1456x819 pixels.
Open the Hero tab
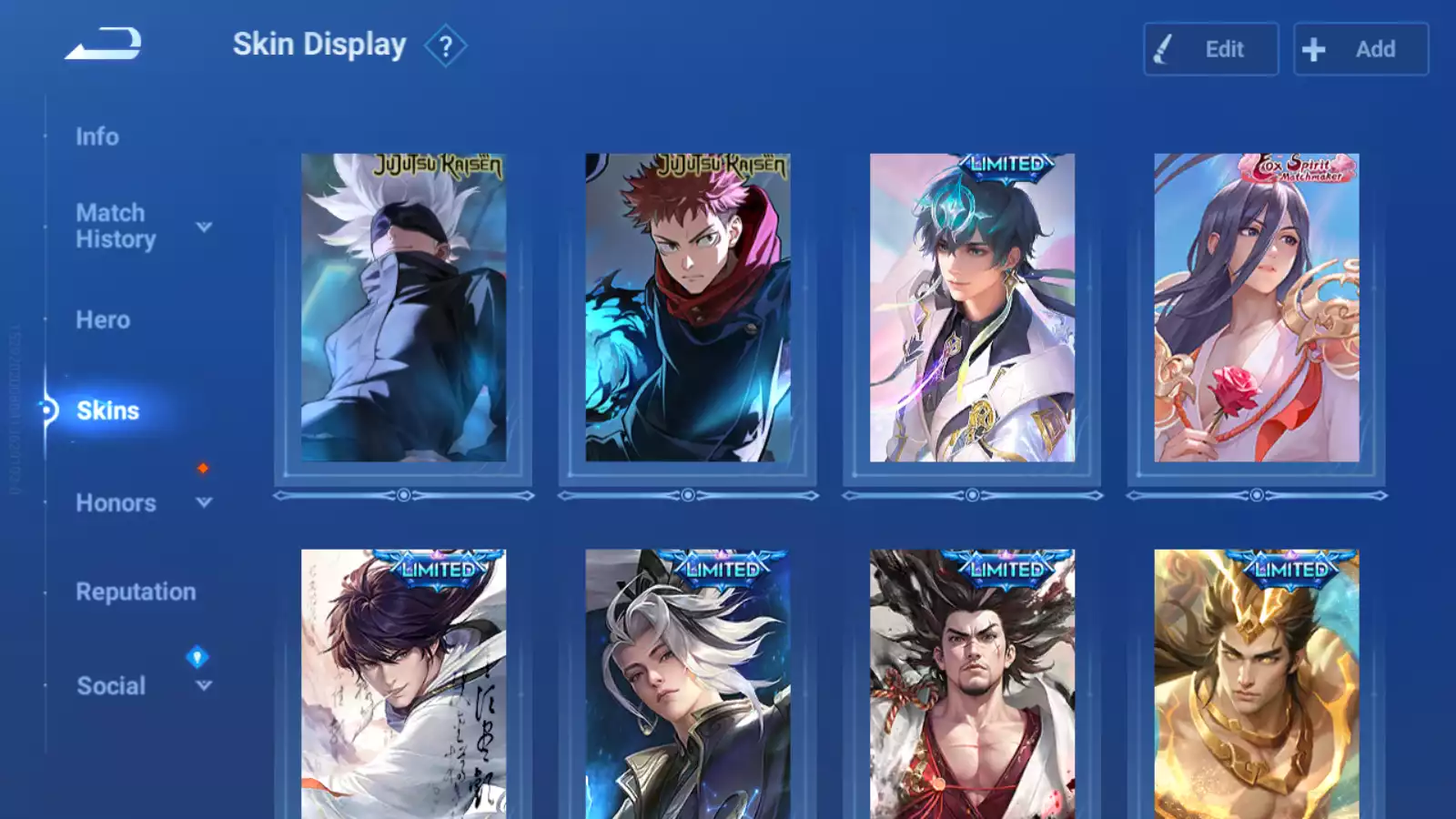tap(103, 320)
